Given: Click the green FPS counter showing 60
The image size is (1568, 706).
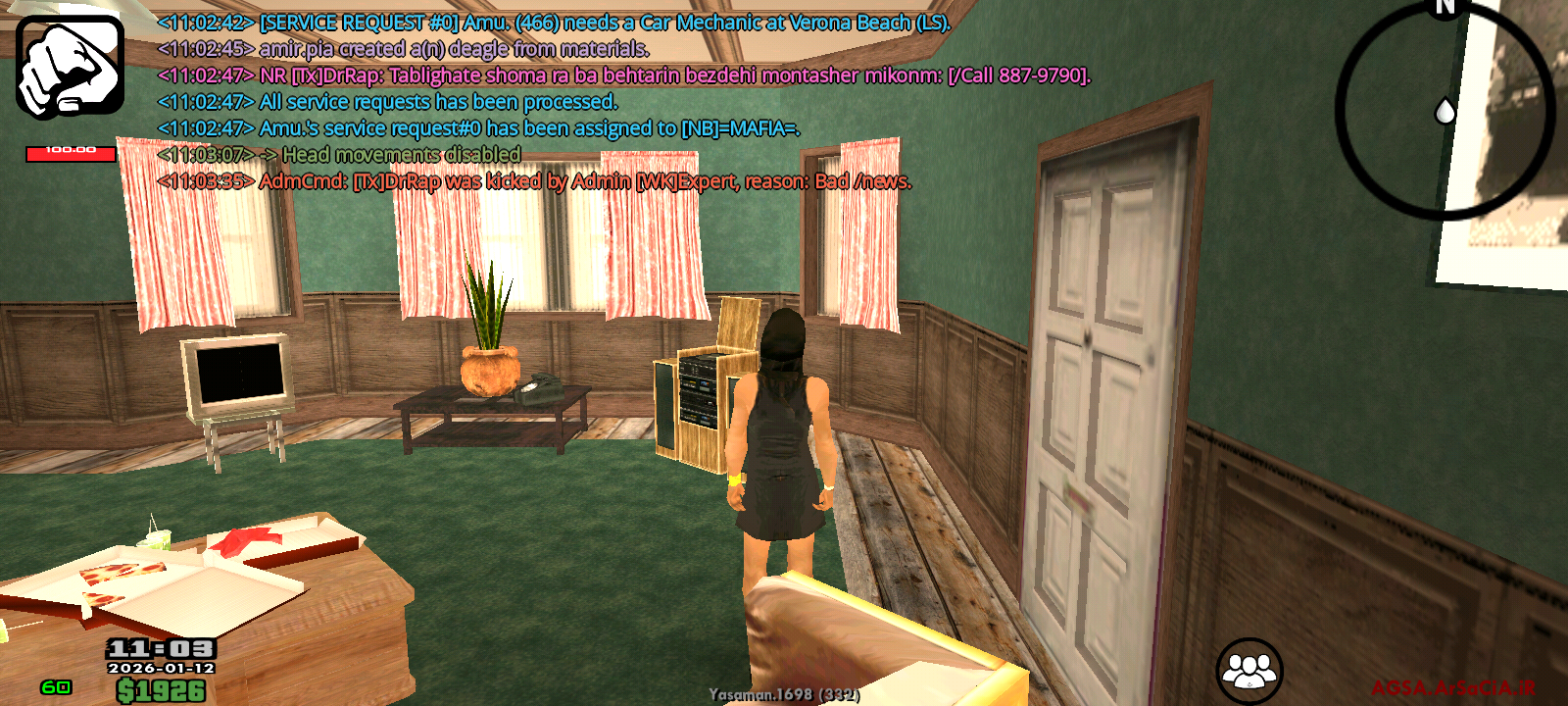Looking at the screenshot, I should point(55,686).
